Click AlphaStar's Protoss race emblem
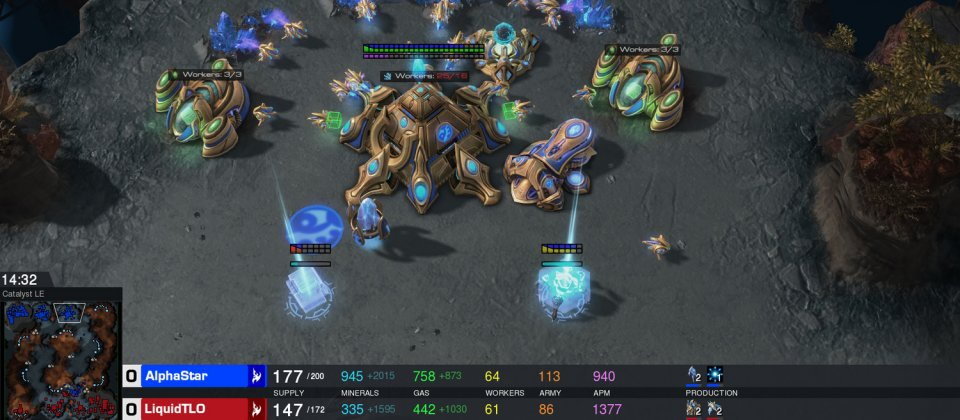Viewport: 960px width, 420px height. (257, 376)
